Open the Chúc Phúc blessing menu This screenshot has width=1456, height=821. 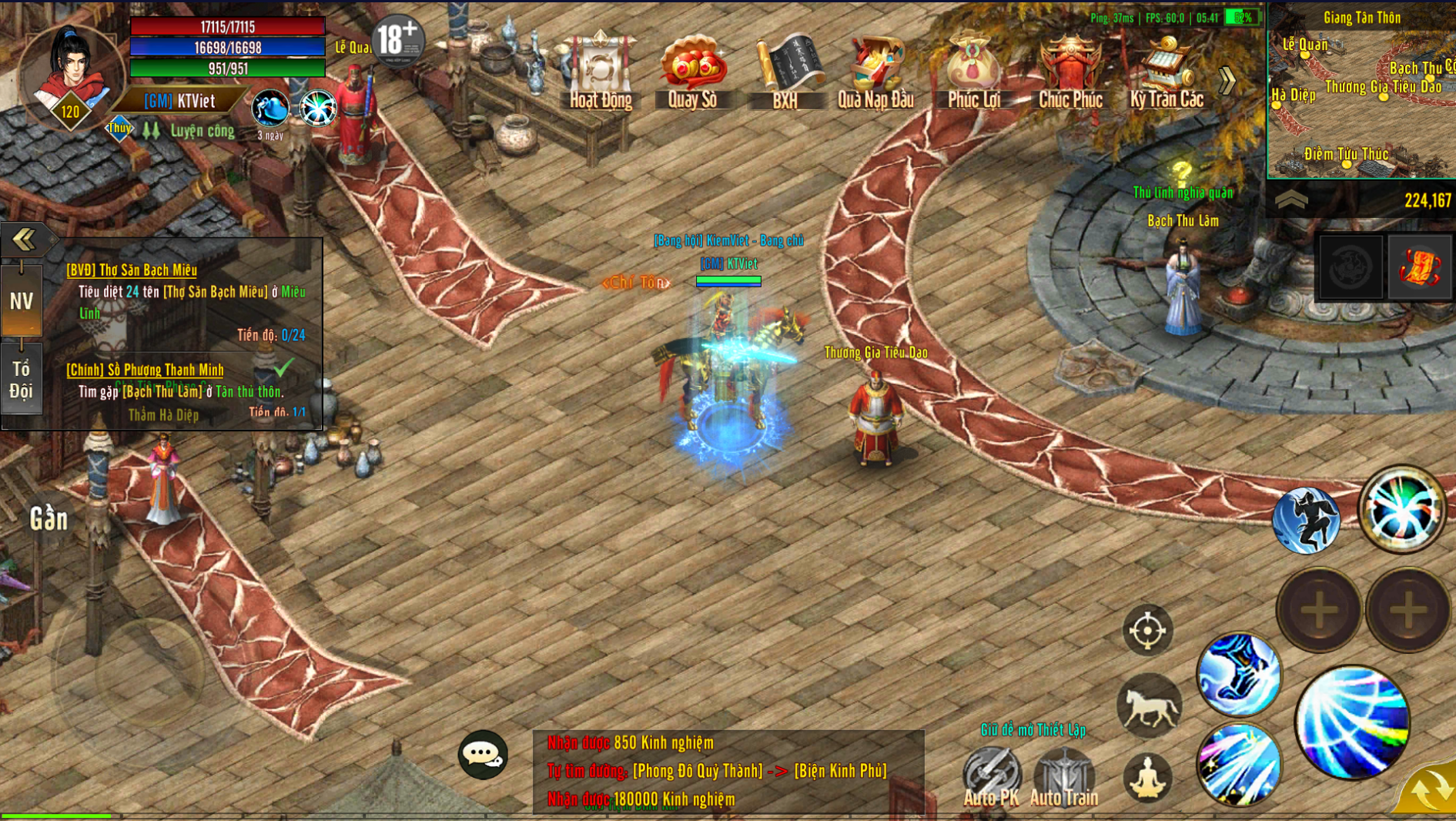(1070, 71)
